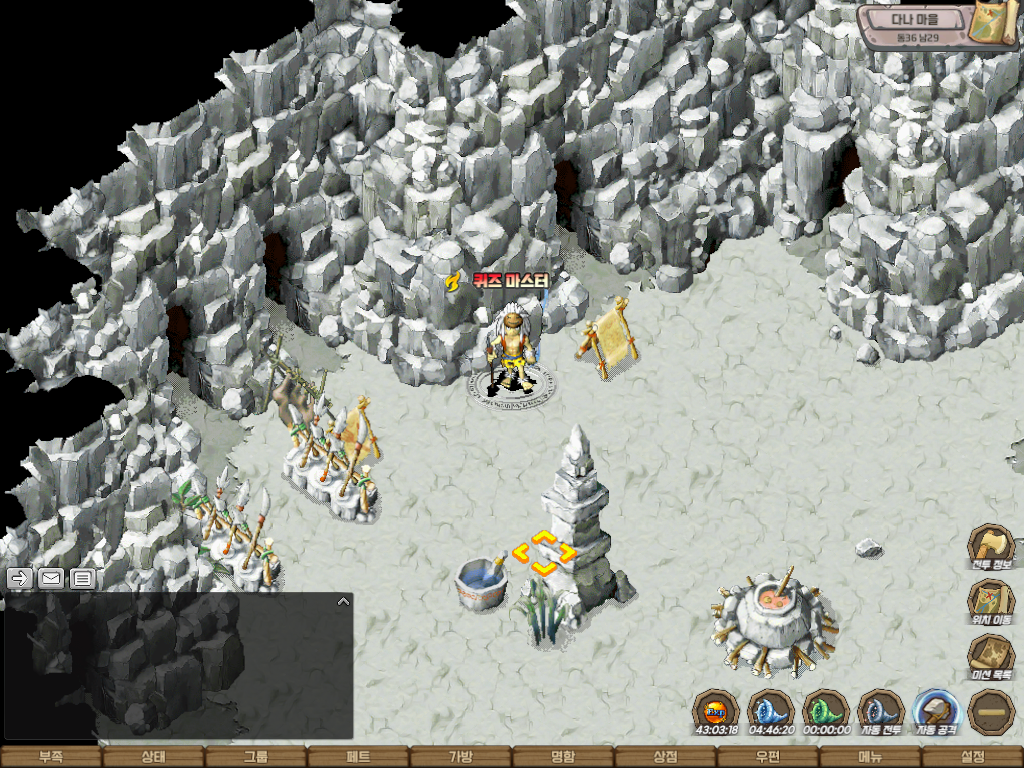Collapse the icon bar with minus button
This screenshot has width=1024, height=768.
tap(991, 712)
